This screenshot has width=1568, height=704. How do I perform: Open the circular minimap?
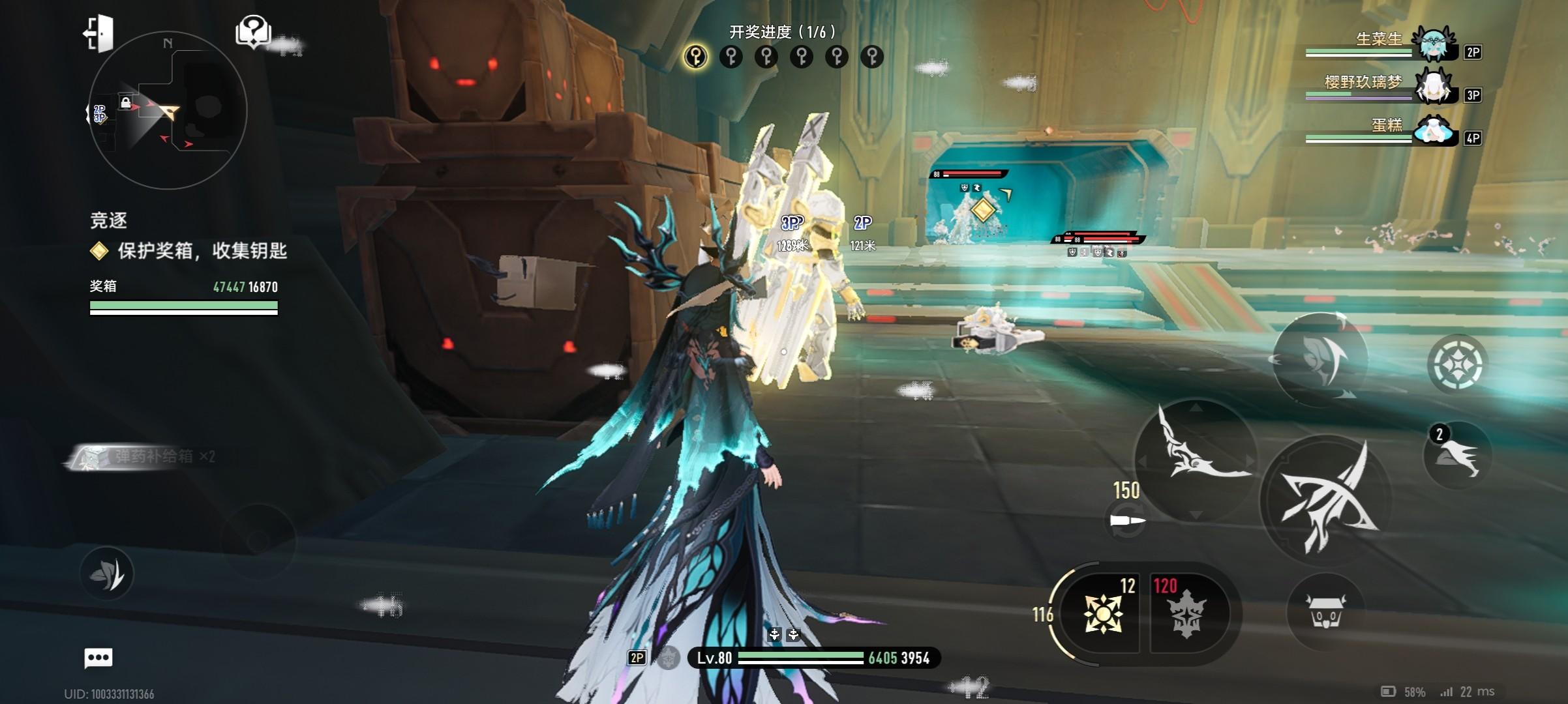167,111
